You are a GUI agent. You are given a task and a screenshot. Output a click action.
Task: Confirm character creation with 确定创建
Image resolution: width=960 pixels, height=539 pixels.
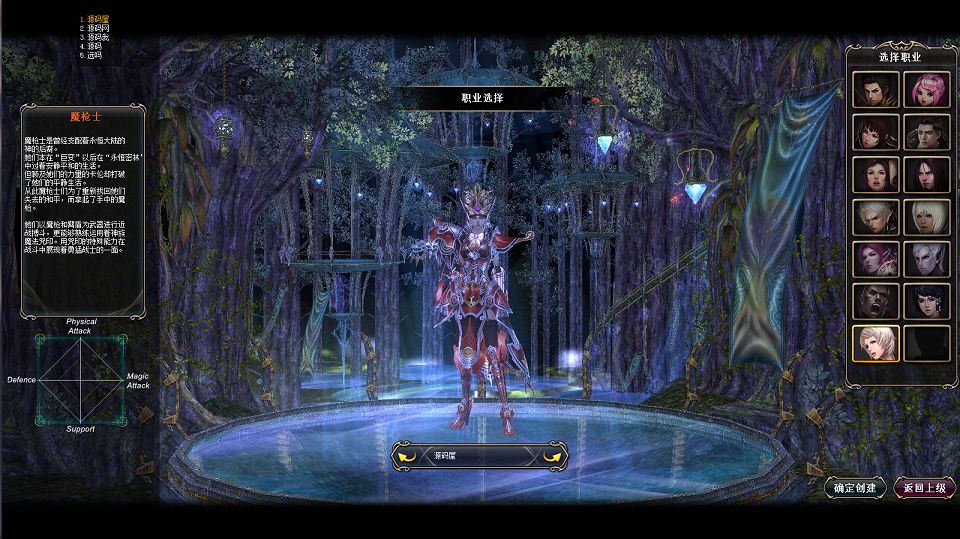point(856,488)
